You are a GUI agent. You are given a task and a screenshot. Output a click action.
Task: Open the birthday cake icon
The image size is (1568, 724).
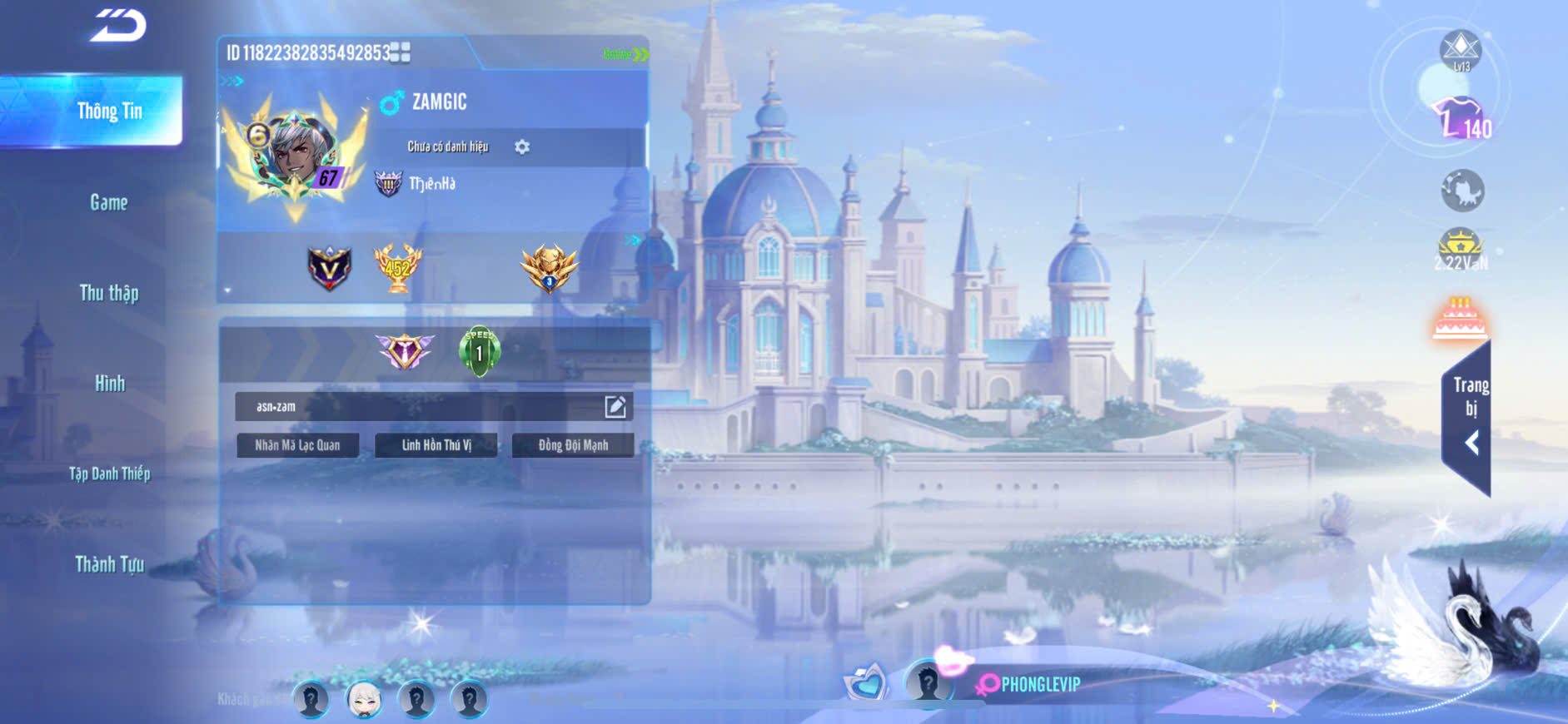point(1460,318)
